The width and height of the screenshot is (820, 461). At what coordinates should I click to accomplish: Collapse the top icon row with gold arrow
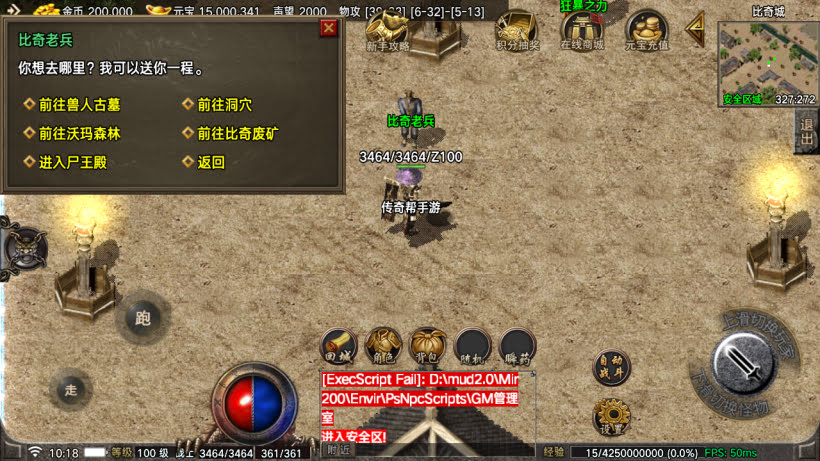pyautogui.click(x=695, y=30)
